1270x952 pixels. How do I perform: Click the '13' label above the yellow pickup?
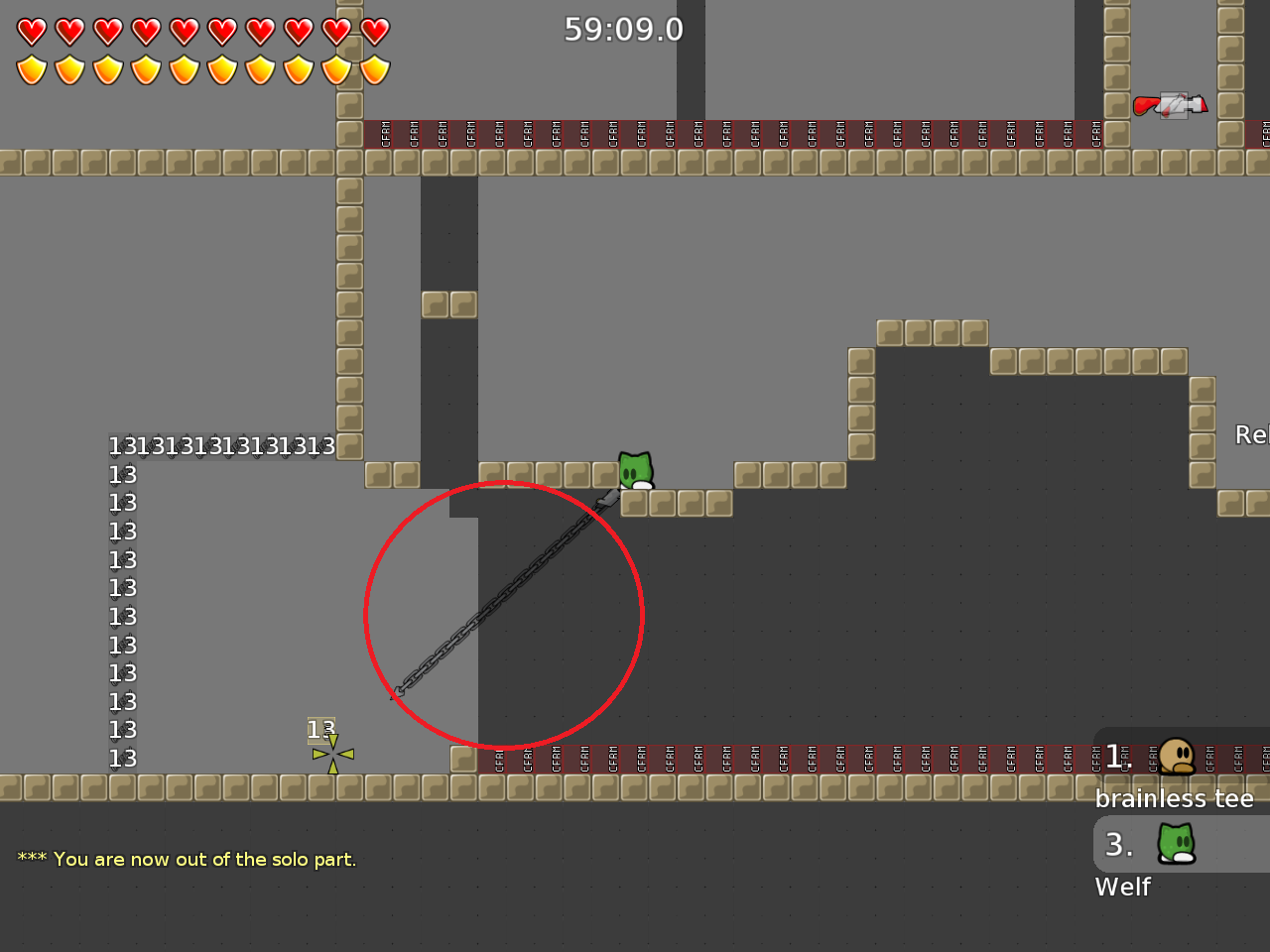(321, 729)
